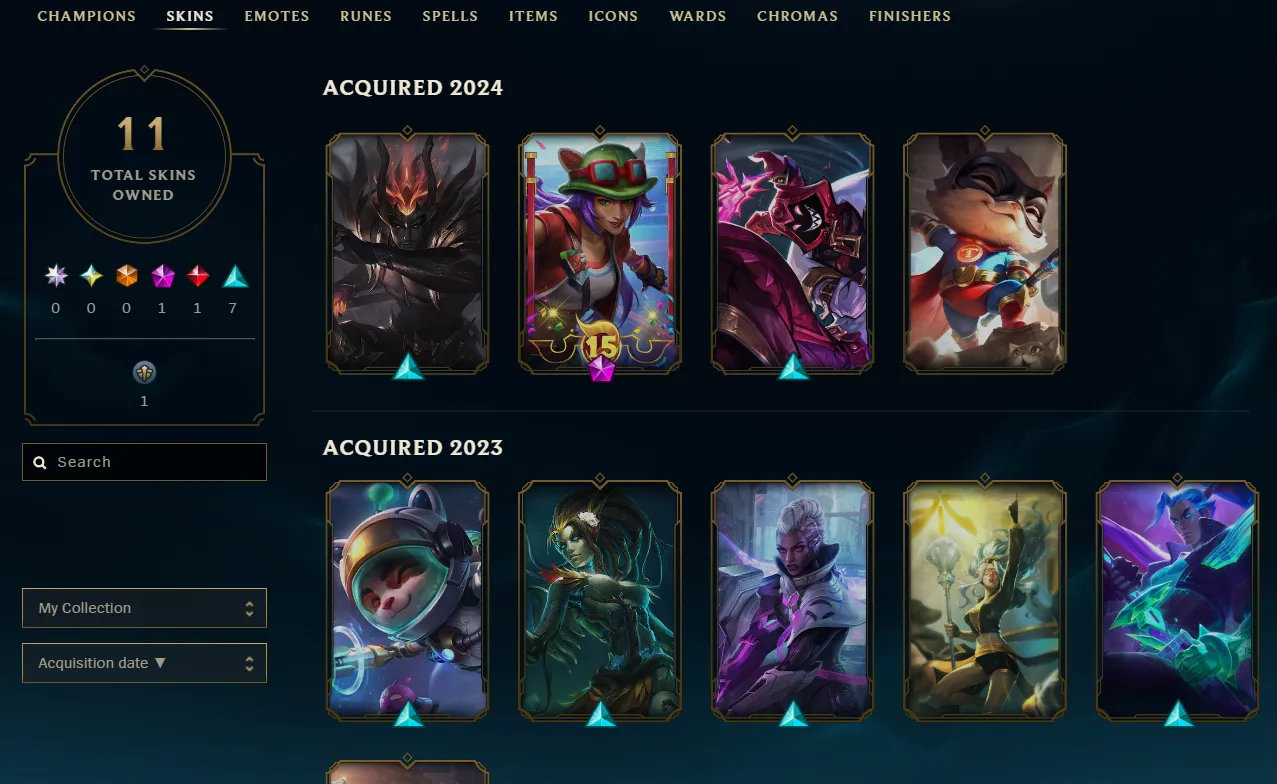Open the Chromas tab

click(797, 16)
